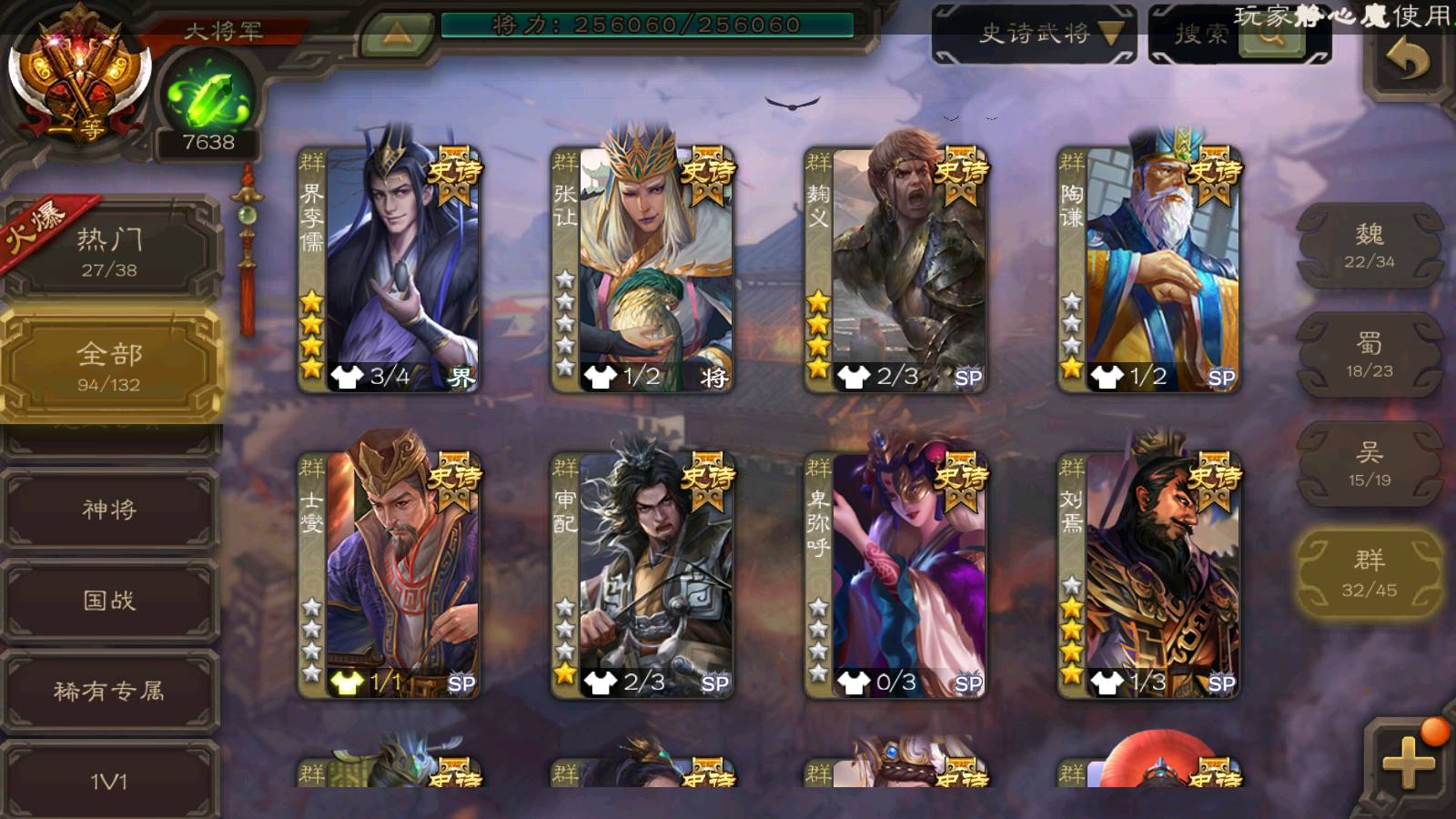Click the 搜索 search button
The height and width of the screenshot is (819, 1456).
(1239, 35)
